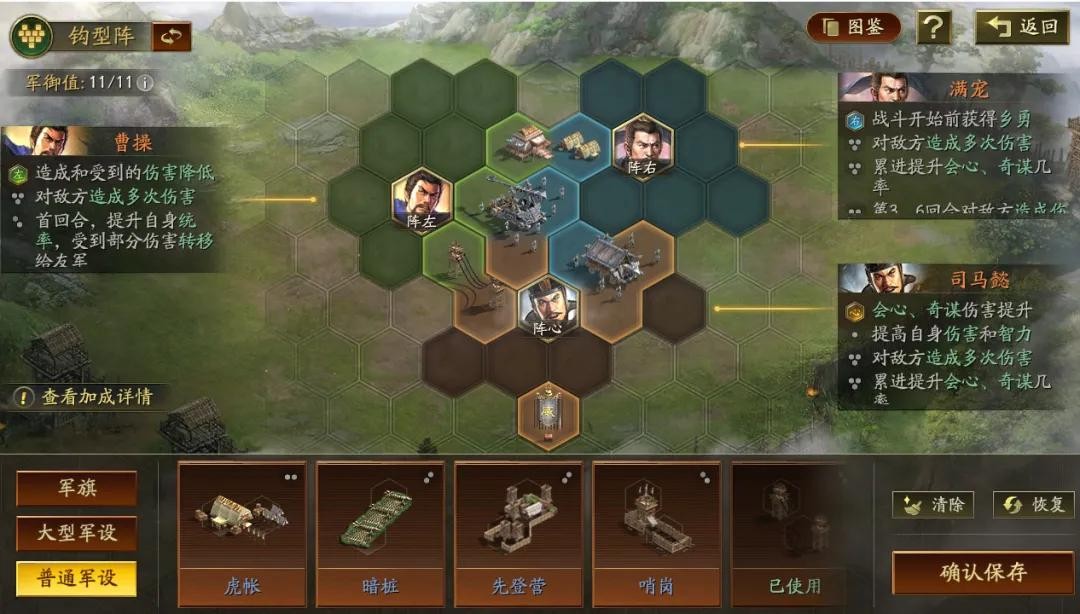This screenshot has height=614, width=1080.
Task: Select the 阵右 general tile
Action: 642,147
